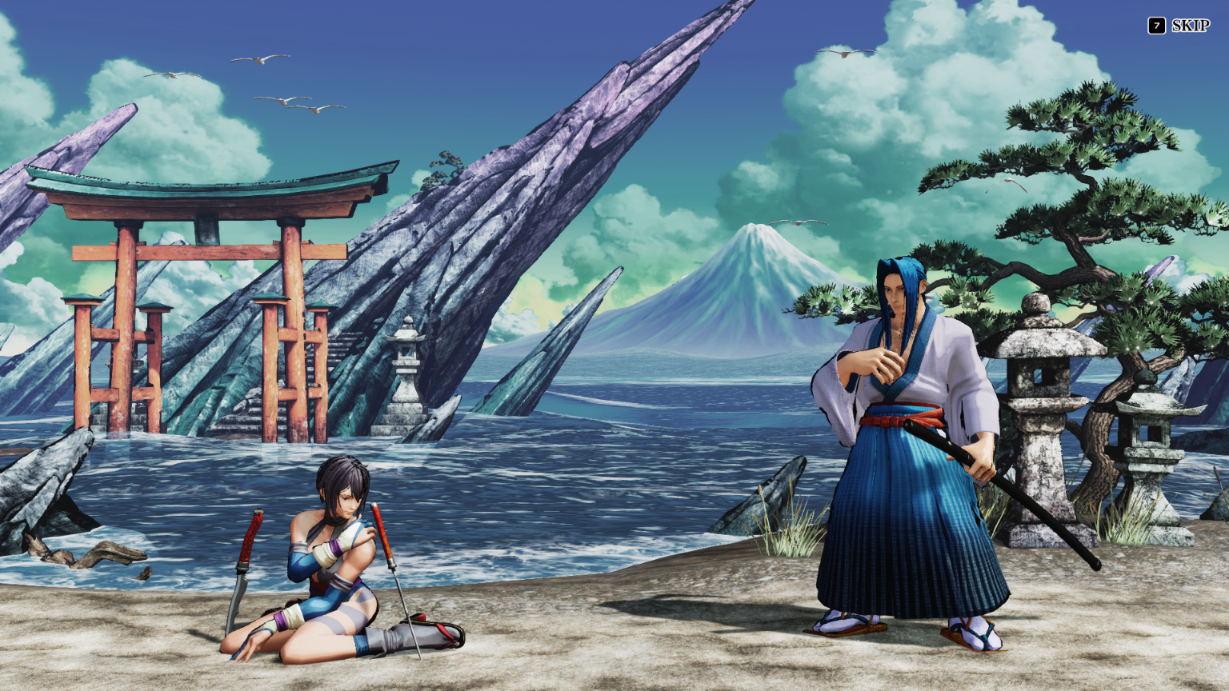Skip the cutscene using the SKIP label
The width and height of the screenshot is (1229, 691).
(1189, 26)
